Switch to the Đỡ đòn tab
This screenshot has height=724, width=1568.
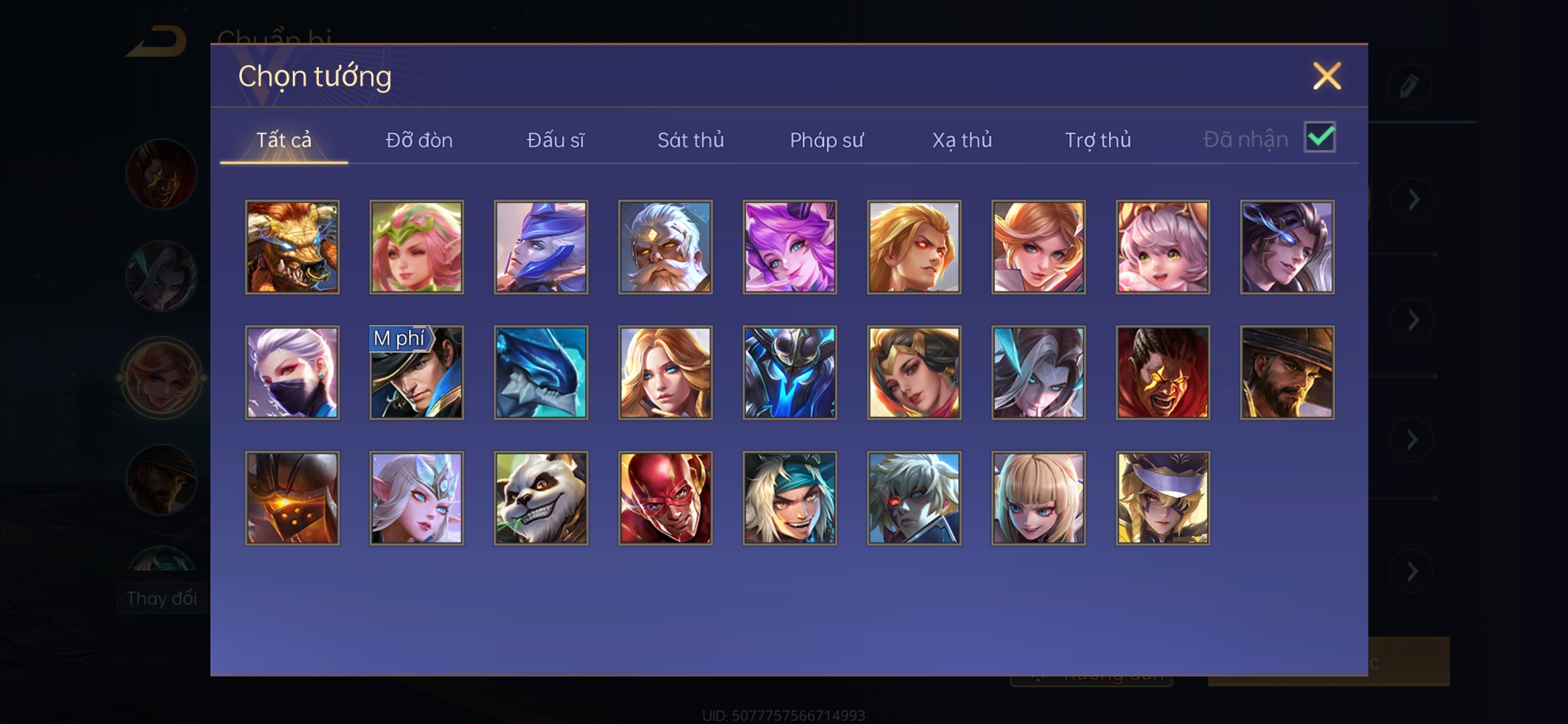tap(419, 140)
